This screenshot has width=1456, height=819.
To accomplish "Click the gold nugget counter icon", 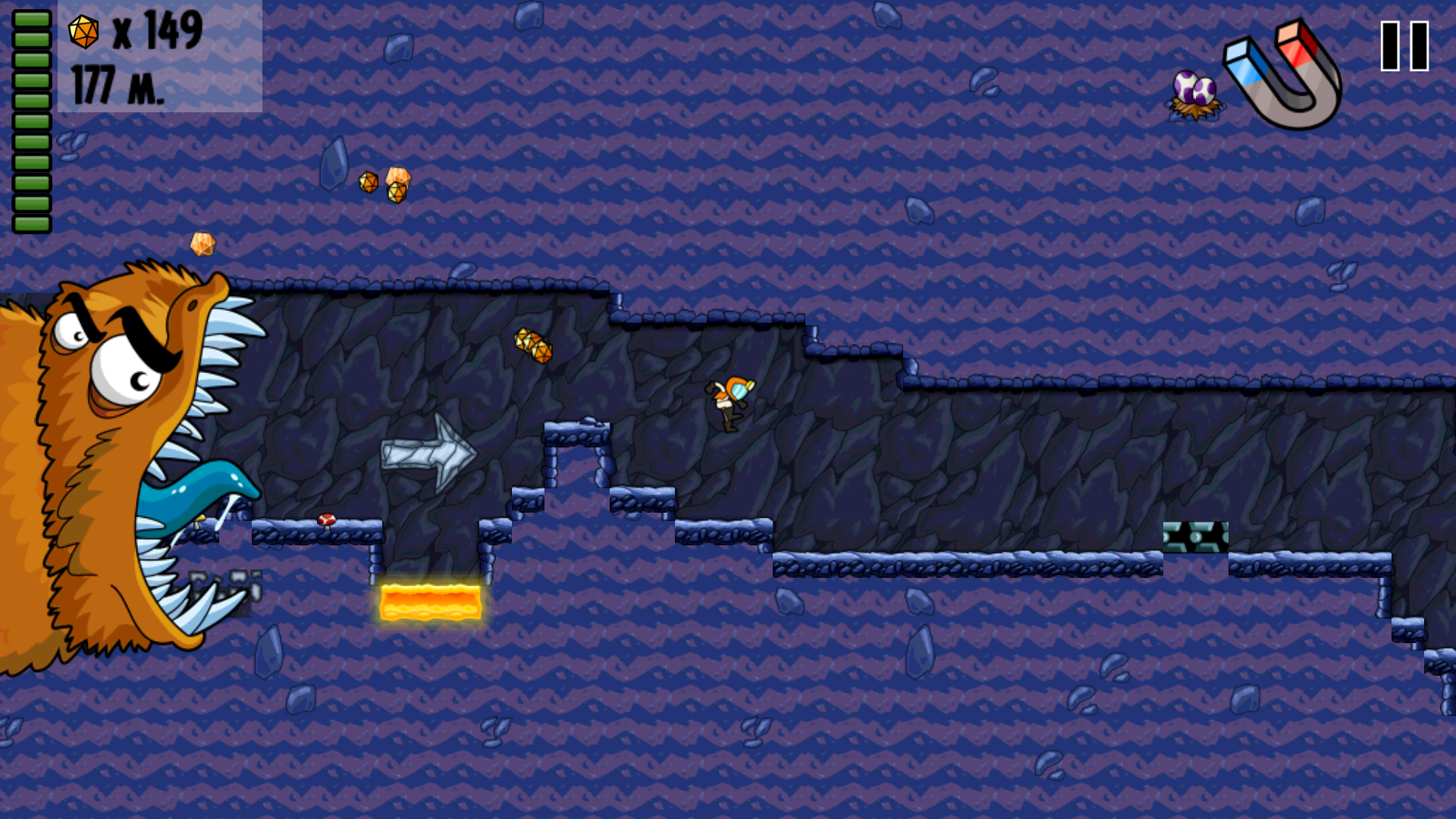I will coord(83,32).
